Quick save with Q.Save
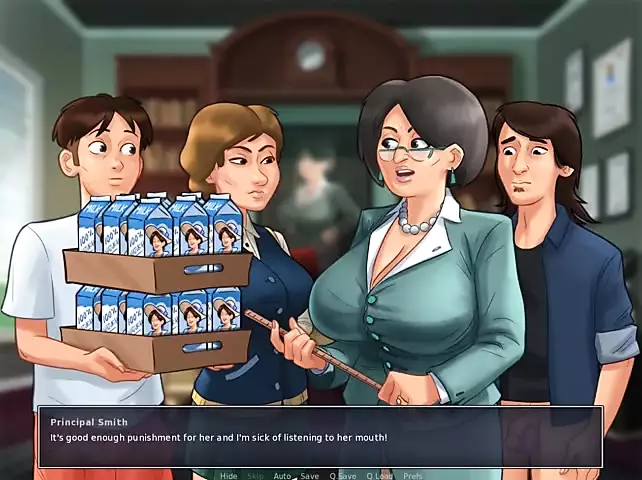The height and width of the screenshot is (480, 642). point(344,475)
